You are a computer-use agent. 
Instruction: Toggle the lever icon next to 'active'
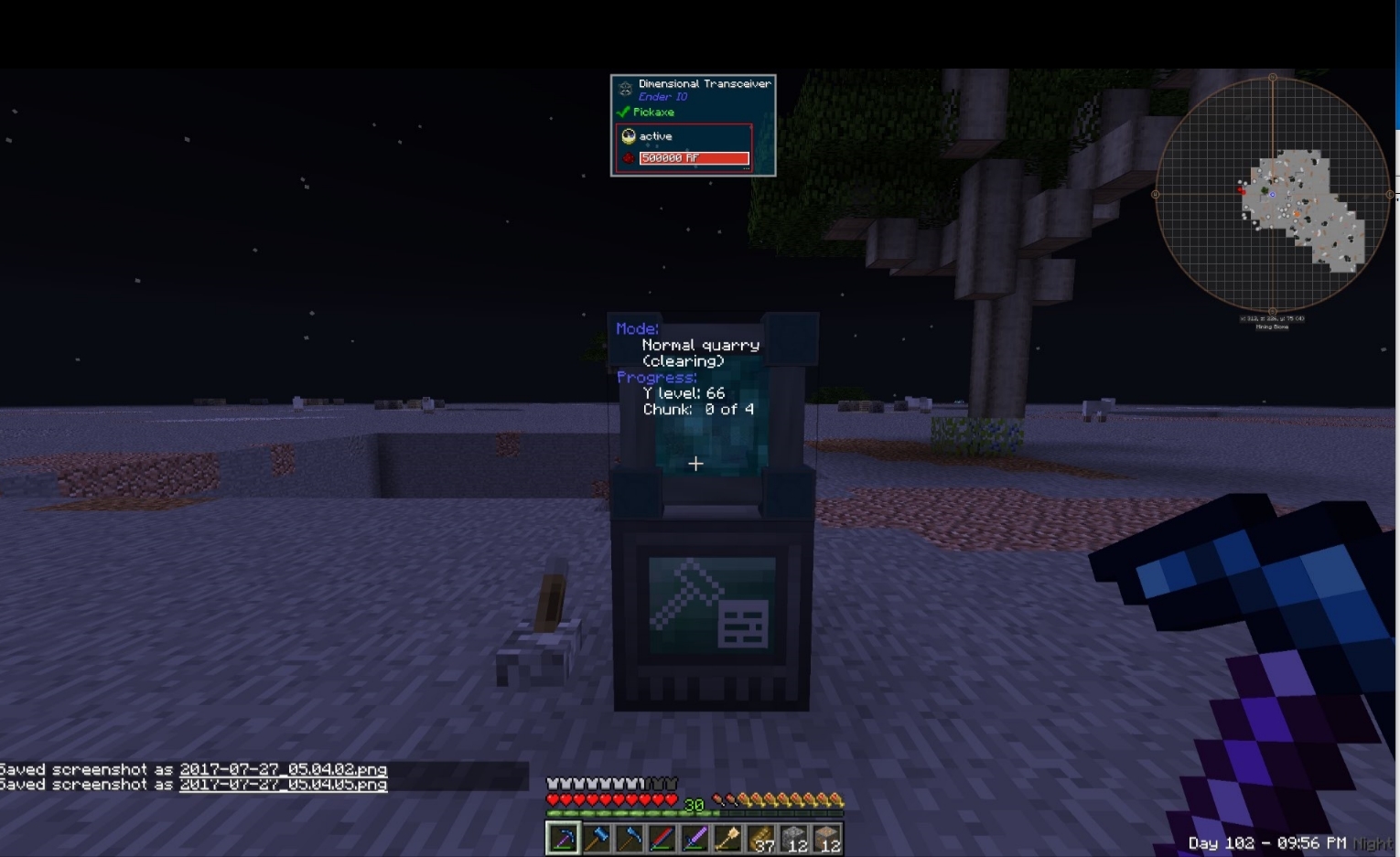(x=628, y=135)
